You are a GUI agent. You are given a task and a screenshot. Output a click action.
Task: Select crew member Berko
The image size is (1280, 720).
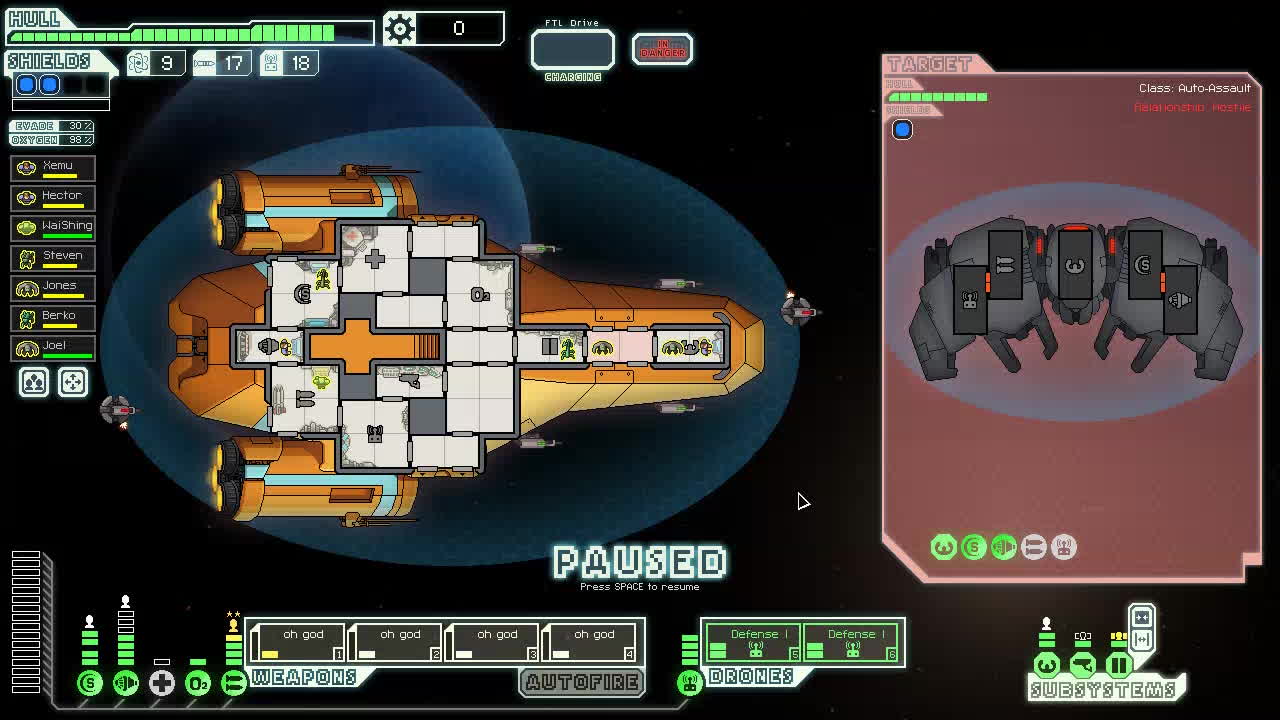pos(53,317)
